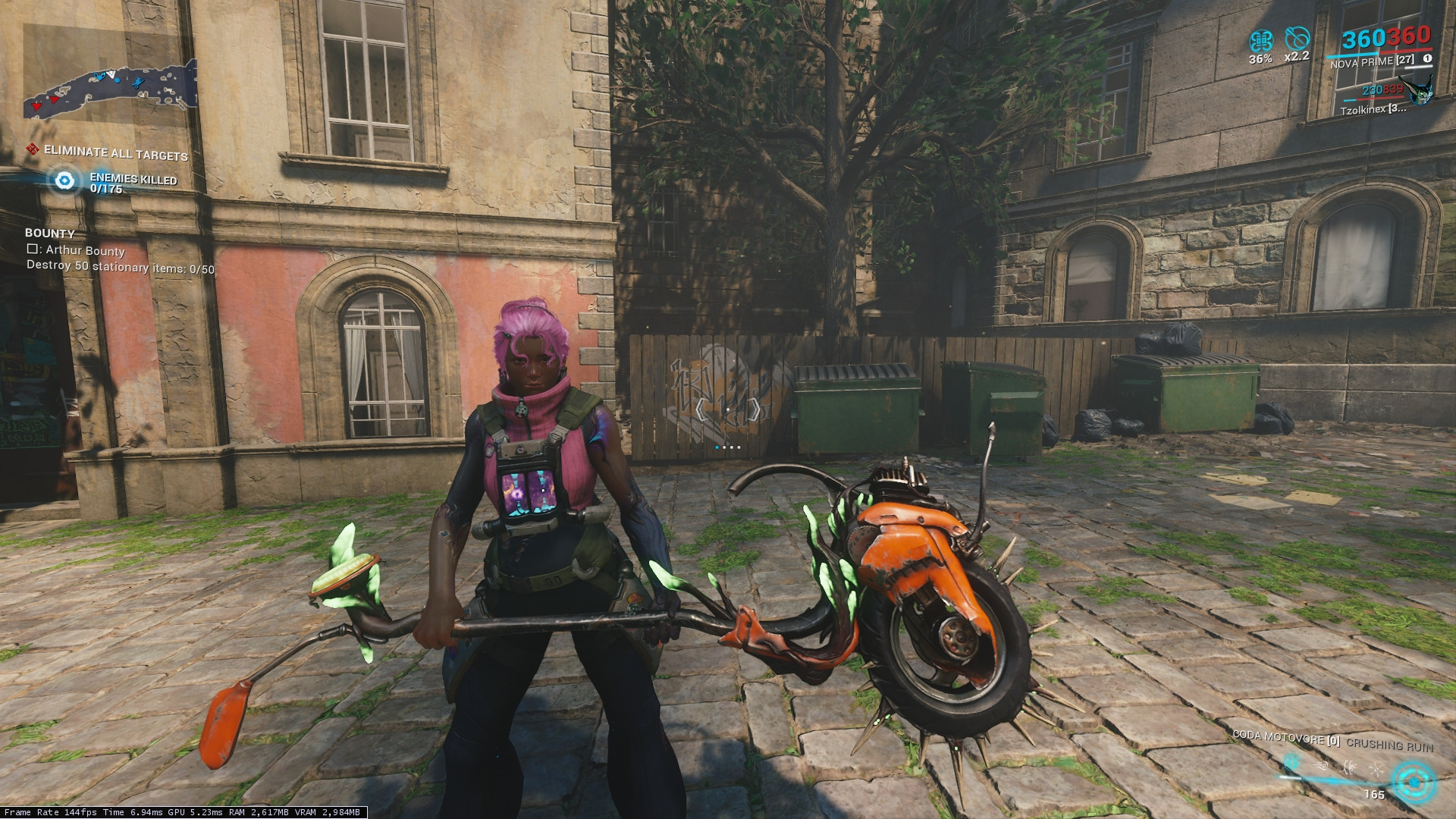Click the x2.2 multiplier buff icon
This screenshot has height=819, width=1456.
click(1297, 39)
